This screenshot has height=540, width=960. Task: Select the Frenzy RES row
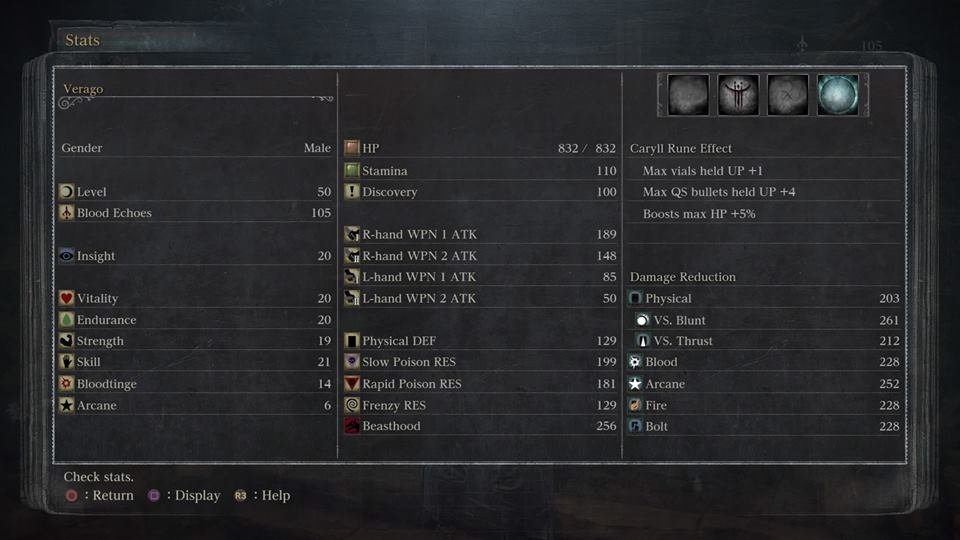[480, 406]
